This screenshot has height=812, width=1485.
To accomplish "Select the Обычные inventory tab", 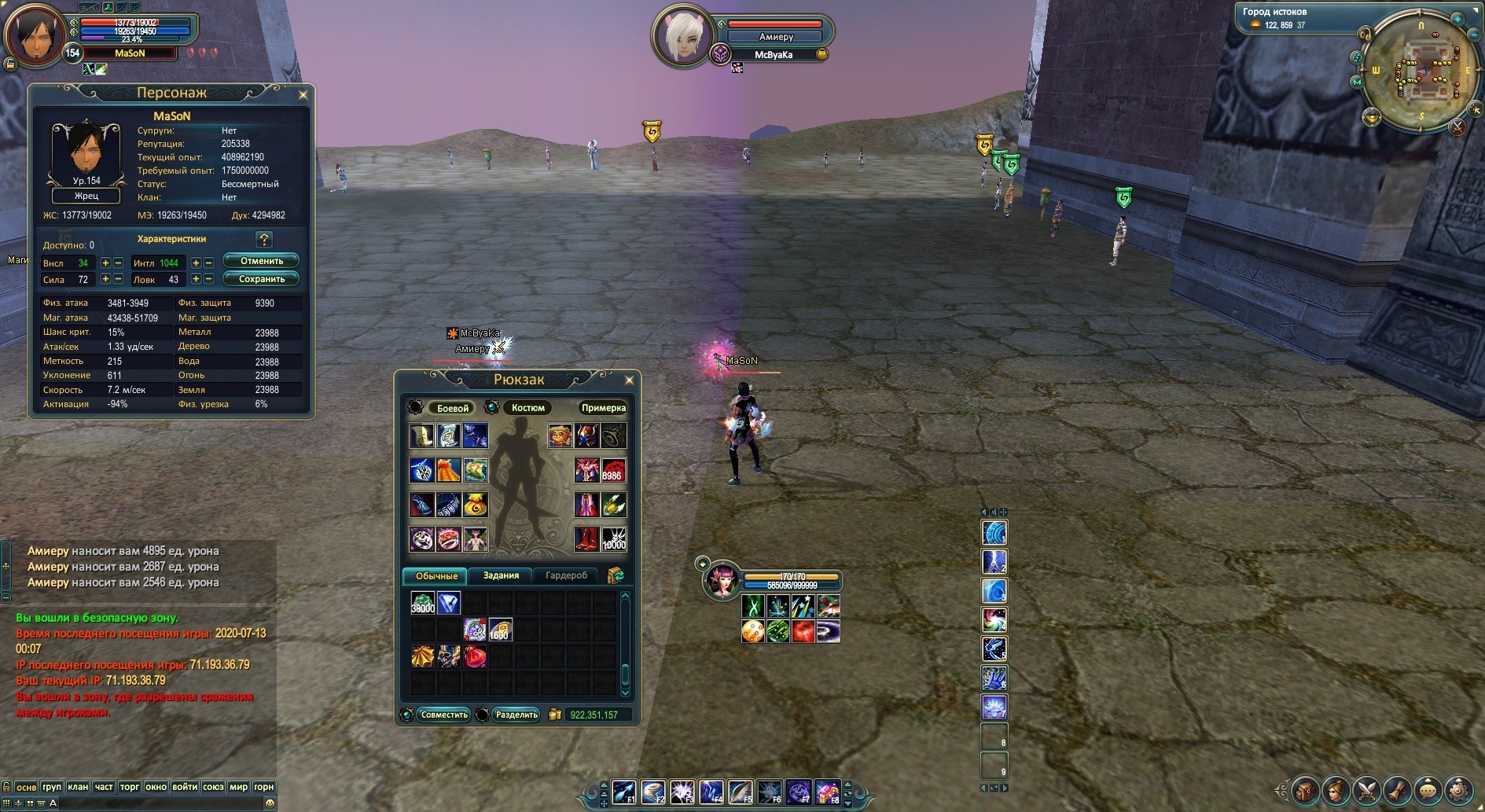I will click(436, 576).
